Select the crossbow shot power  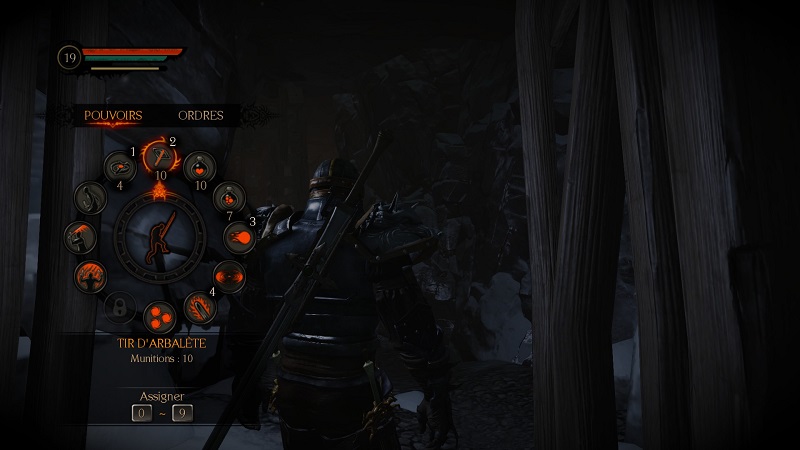click(x=159, y=155)
